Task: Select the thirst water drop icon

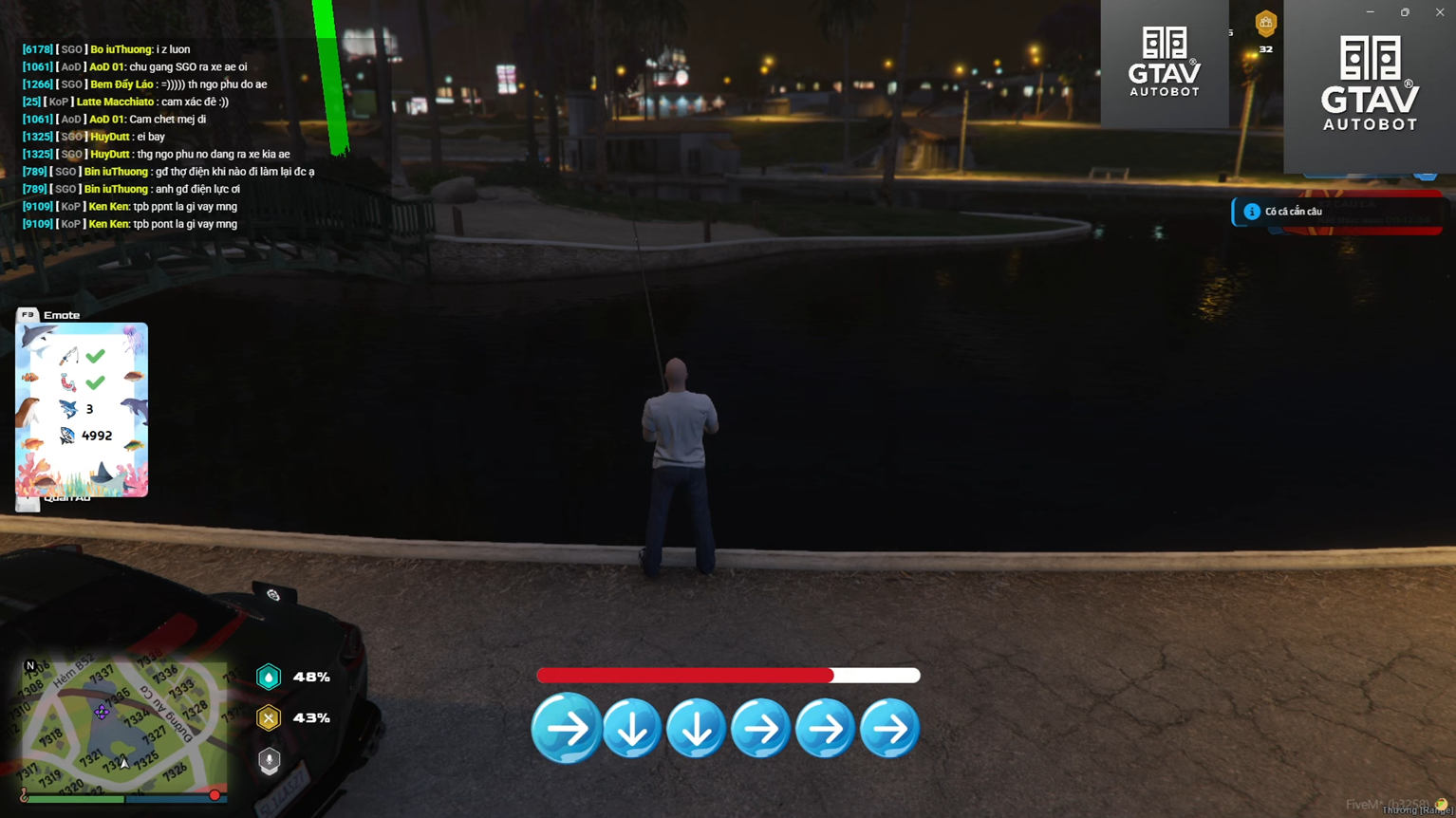Action: pos(269,677)
